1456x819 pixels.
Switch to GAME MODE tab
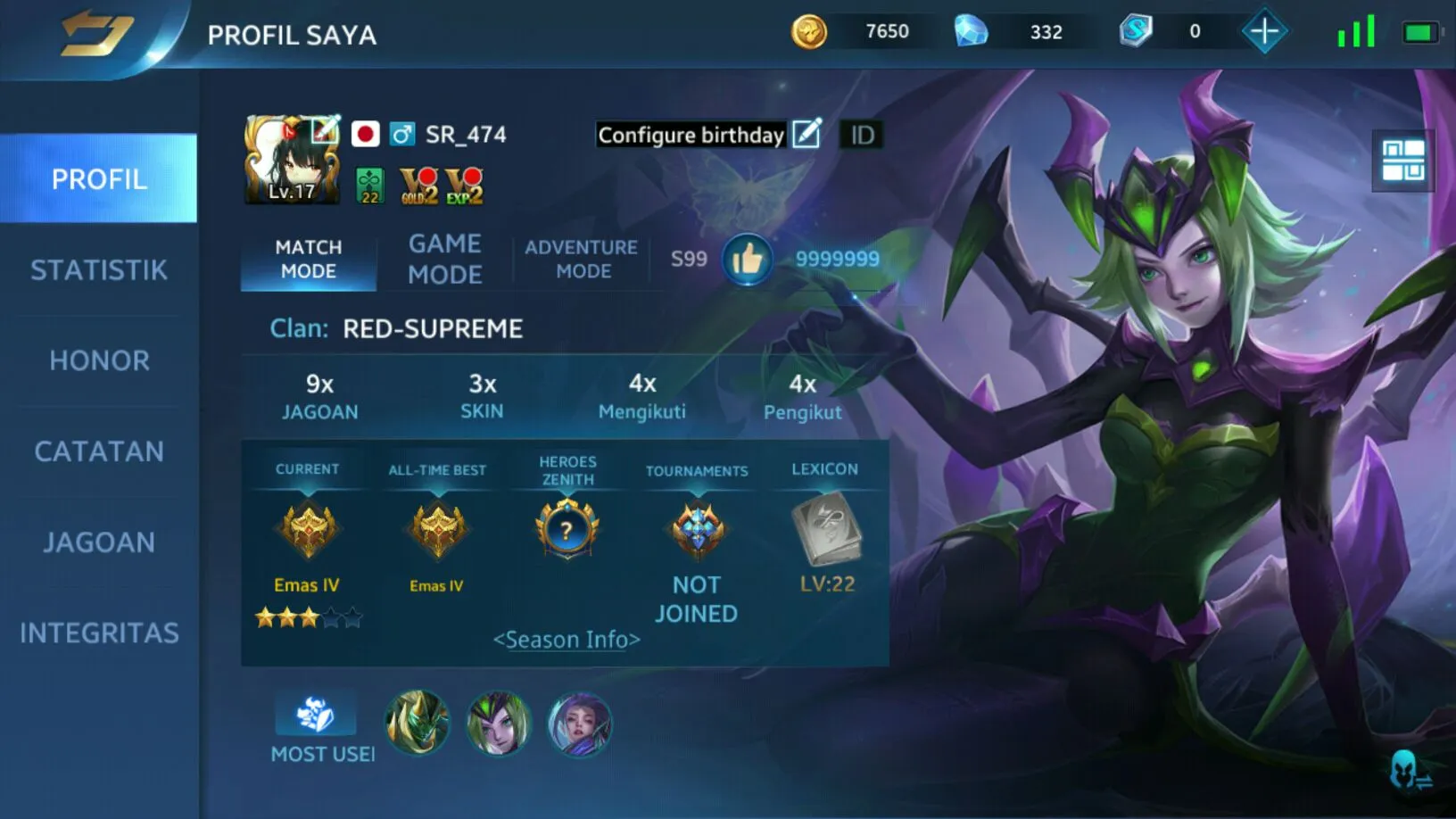[444, 259]
